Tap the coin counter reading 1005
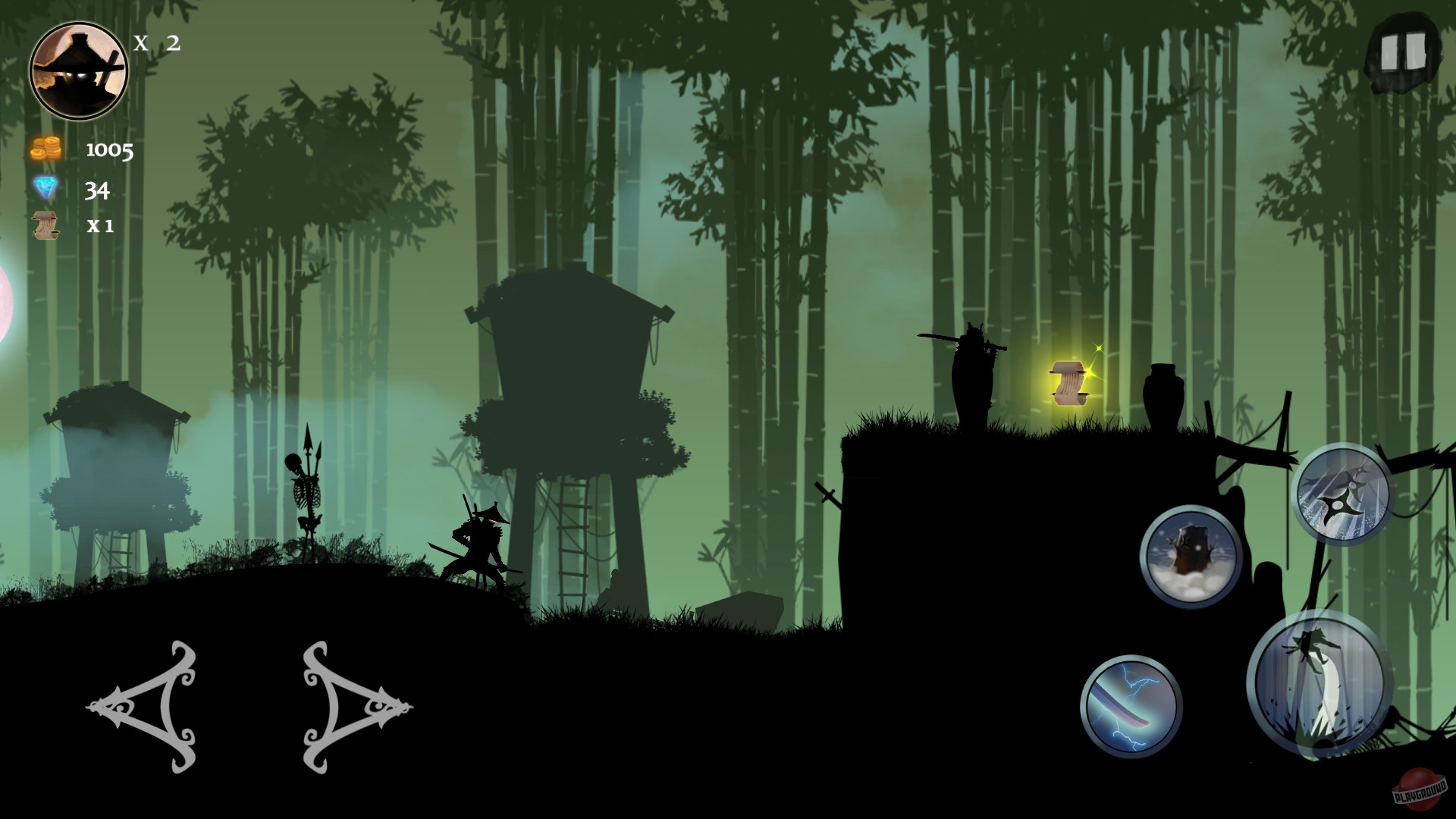The height and width of the screenshot is (819, 1456). click(108, 151)
